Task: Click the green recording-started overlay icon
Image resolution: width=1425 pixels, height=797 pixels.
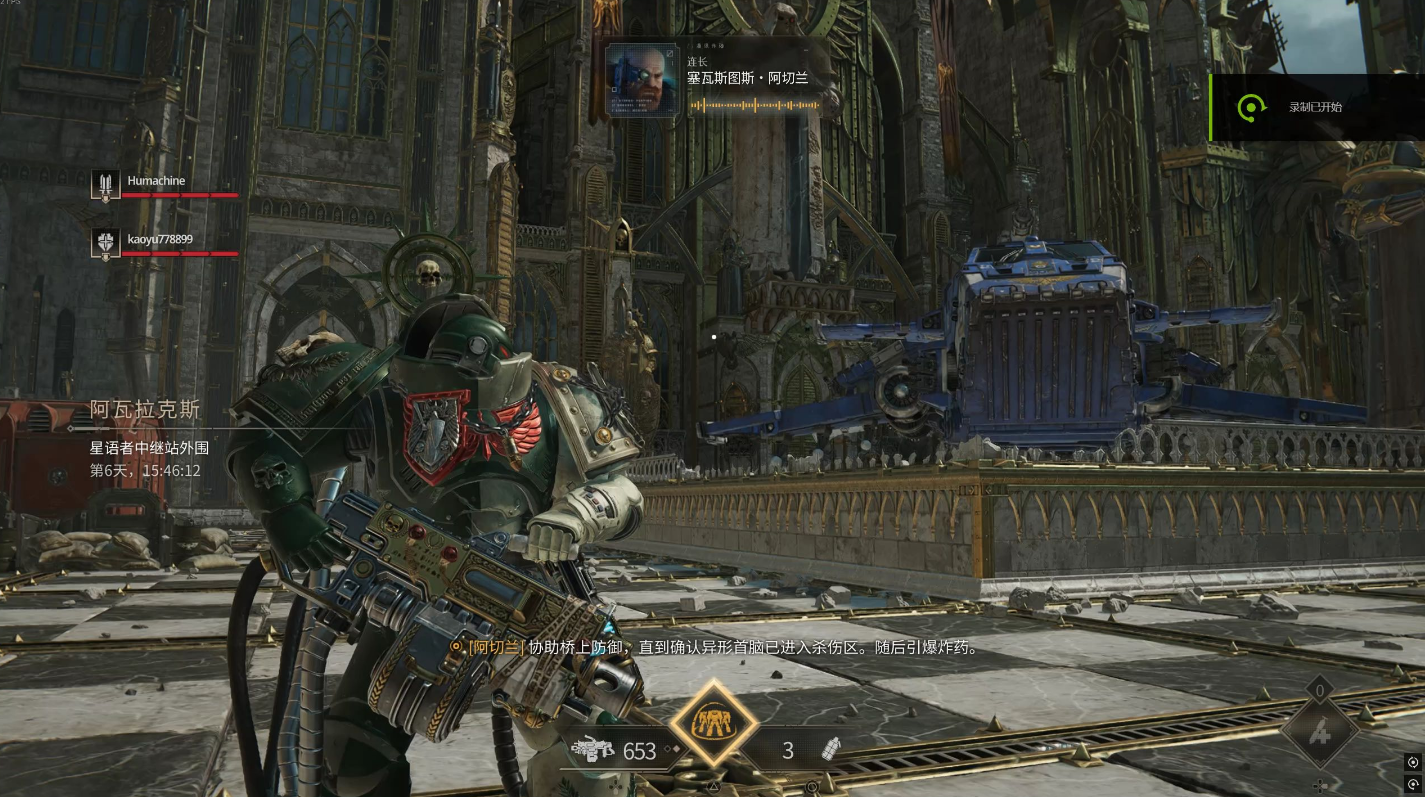Action: tap(1251, 107)
